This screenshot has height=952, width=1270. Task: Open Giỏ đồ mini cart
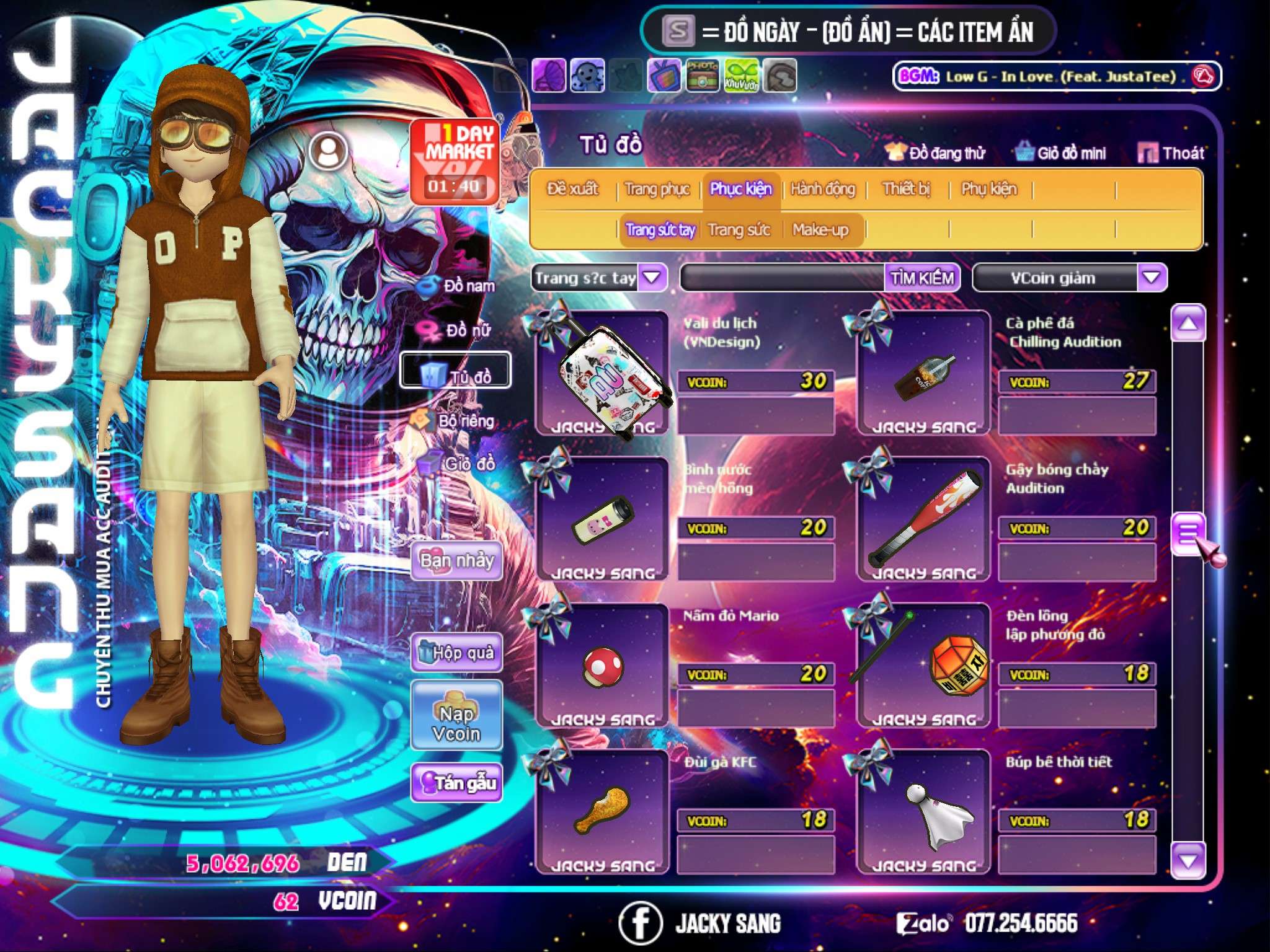pyautogui.click(x=1060, y=152)
